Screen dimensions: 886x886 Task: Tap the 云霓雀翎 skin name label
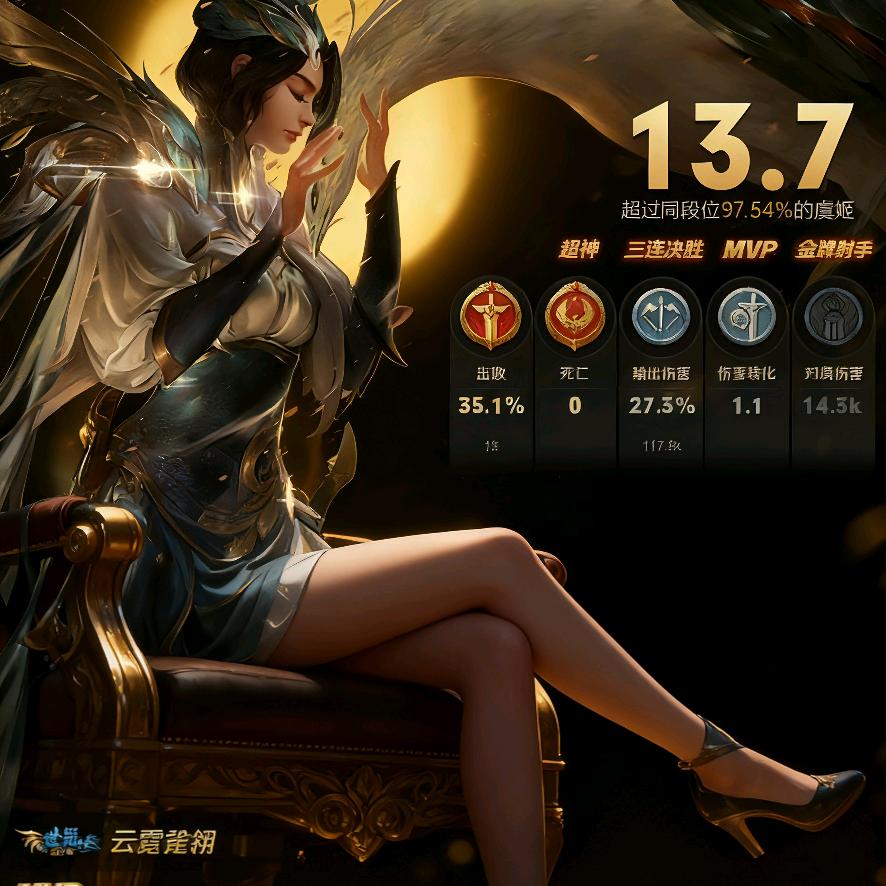162,842
